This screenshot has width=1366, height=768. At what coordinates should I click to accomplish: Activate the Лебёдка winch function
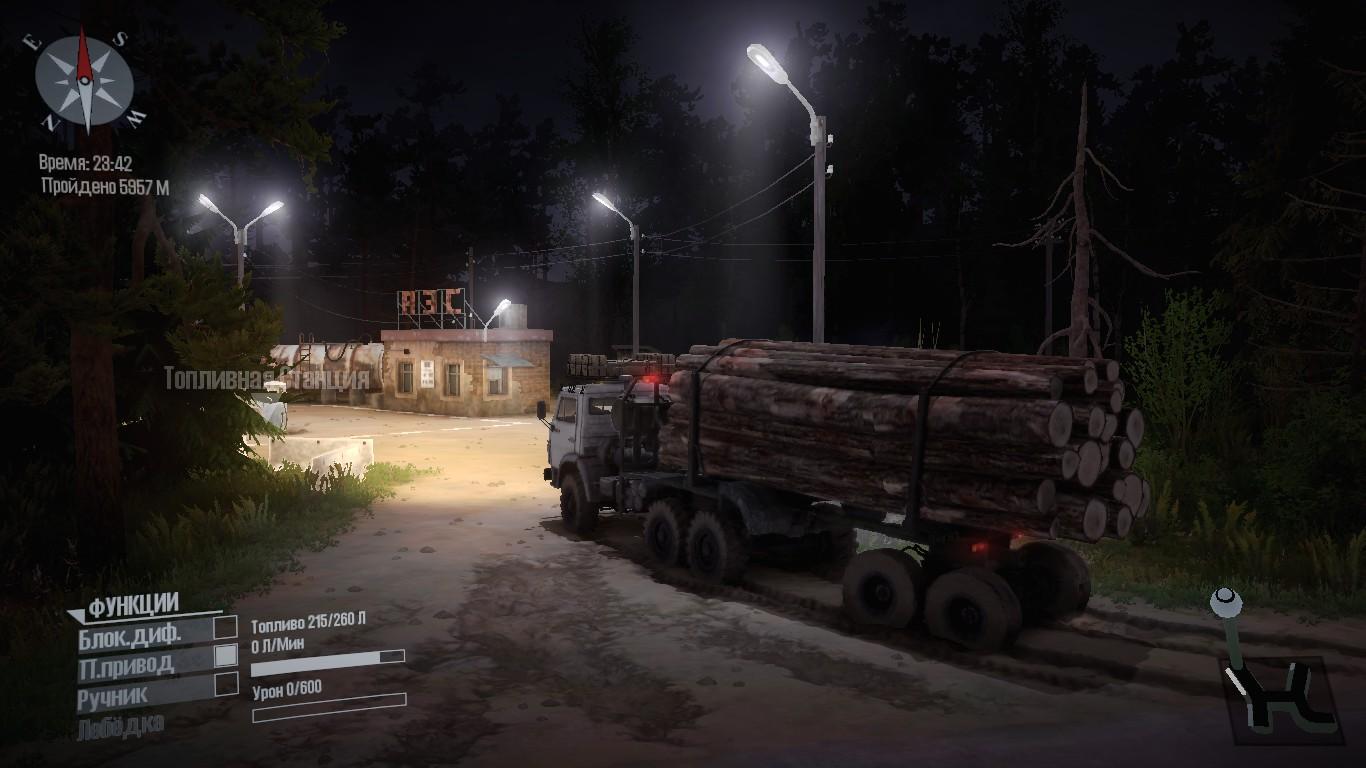(x=120, y=726)
